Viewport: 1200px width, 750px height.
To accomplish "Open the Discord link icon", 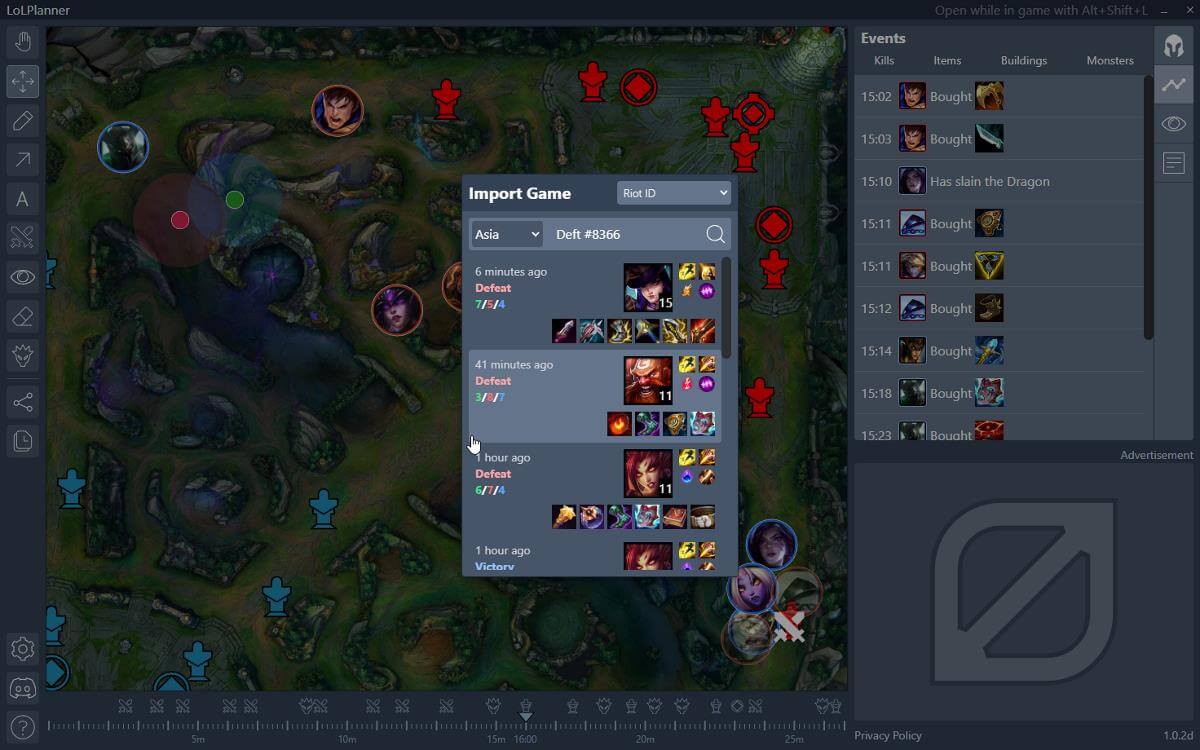I will pyautogui.click(x=23, y=688).
